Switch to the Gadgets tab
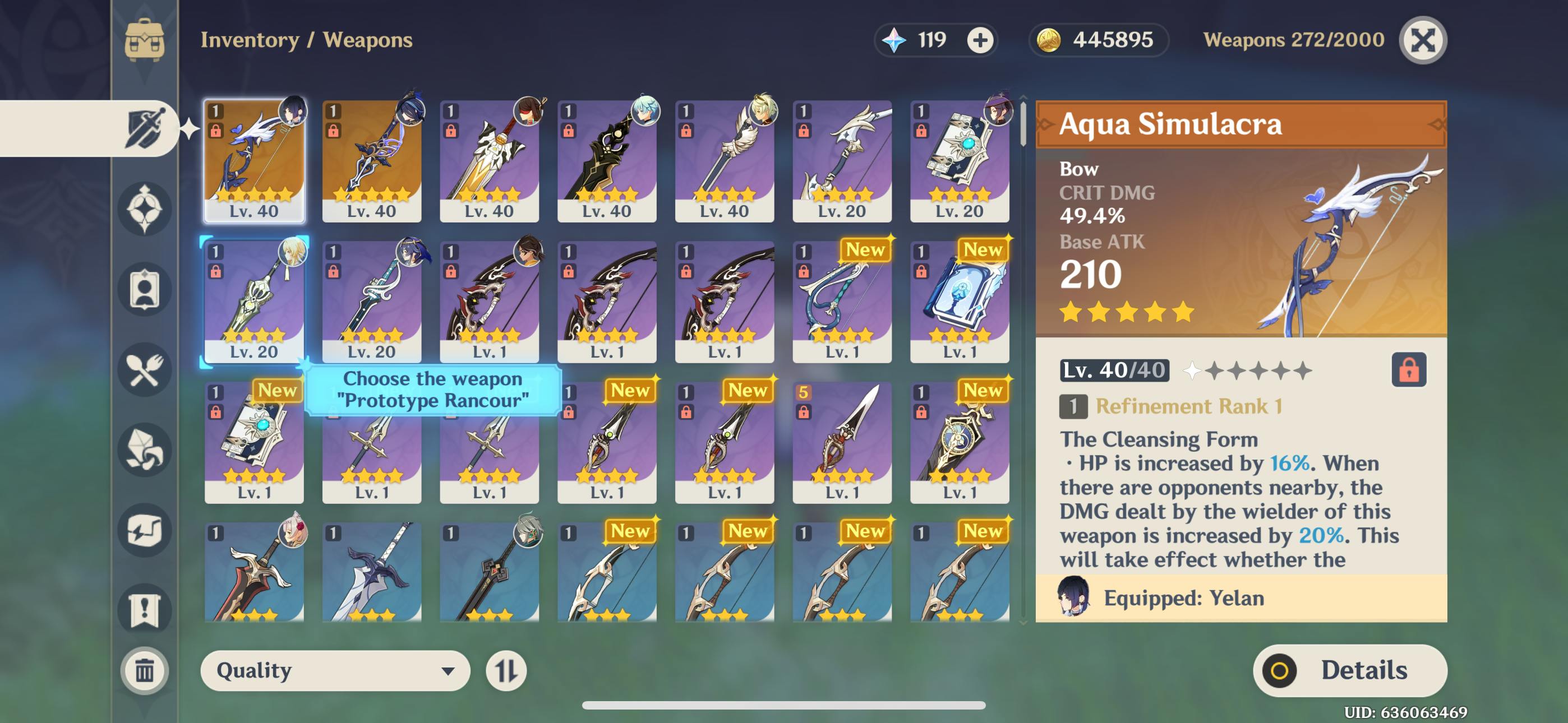 144,530
